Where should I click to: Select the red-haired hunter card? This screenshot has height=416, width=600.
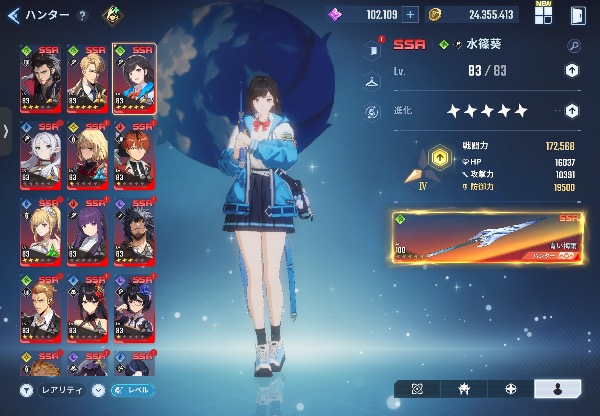pos(132,154)
